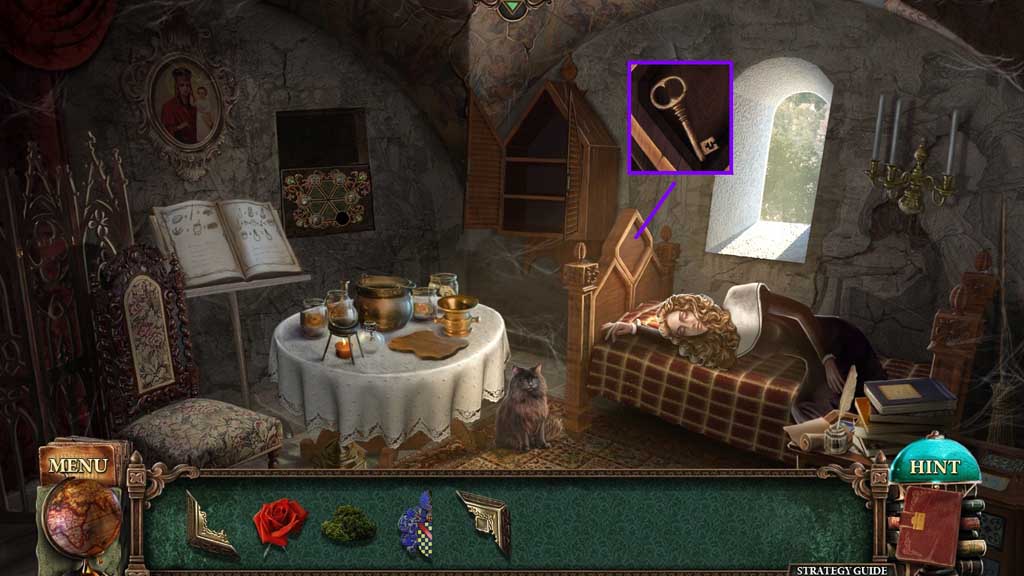The width and height of the screenshot is (1024, 576).
Task: Pick the green moss inventory item
Action: click(349, 524)
